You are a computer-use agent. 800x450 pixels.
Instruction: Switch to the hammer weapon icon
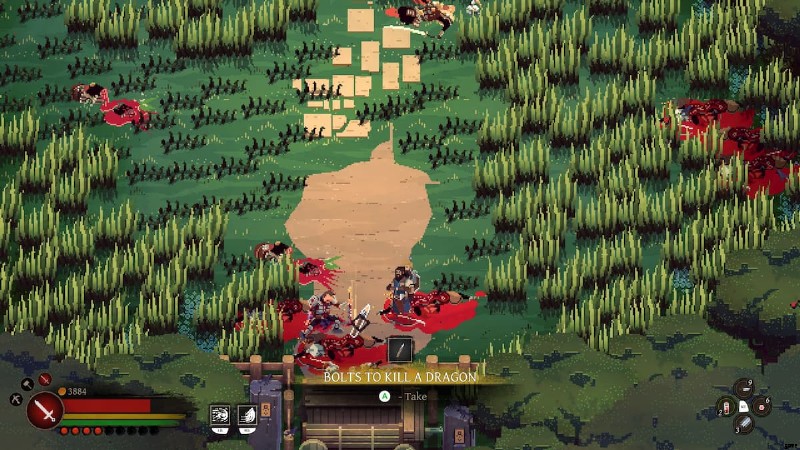(x=26, y=382)
